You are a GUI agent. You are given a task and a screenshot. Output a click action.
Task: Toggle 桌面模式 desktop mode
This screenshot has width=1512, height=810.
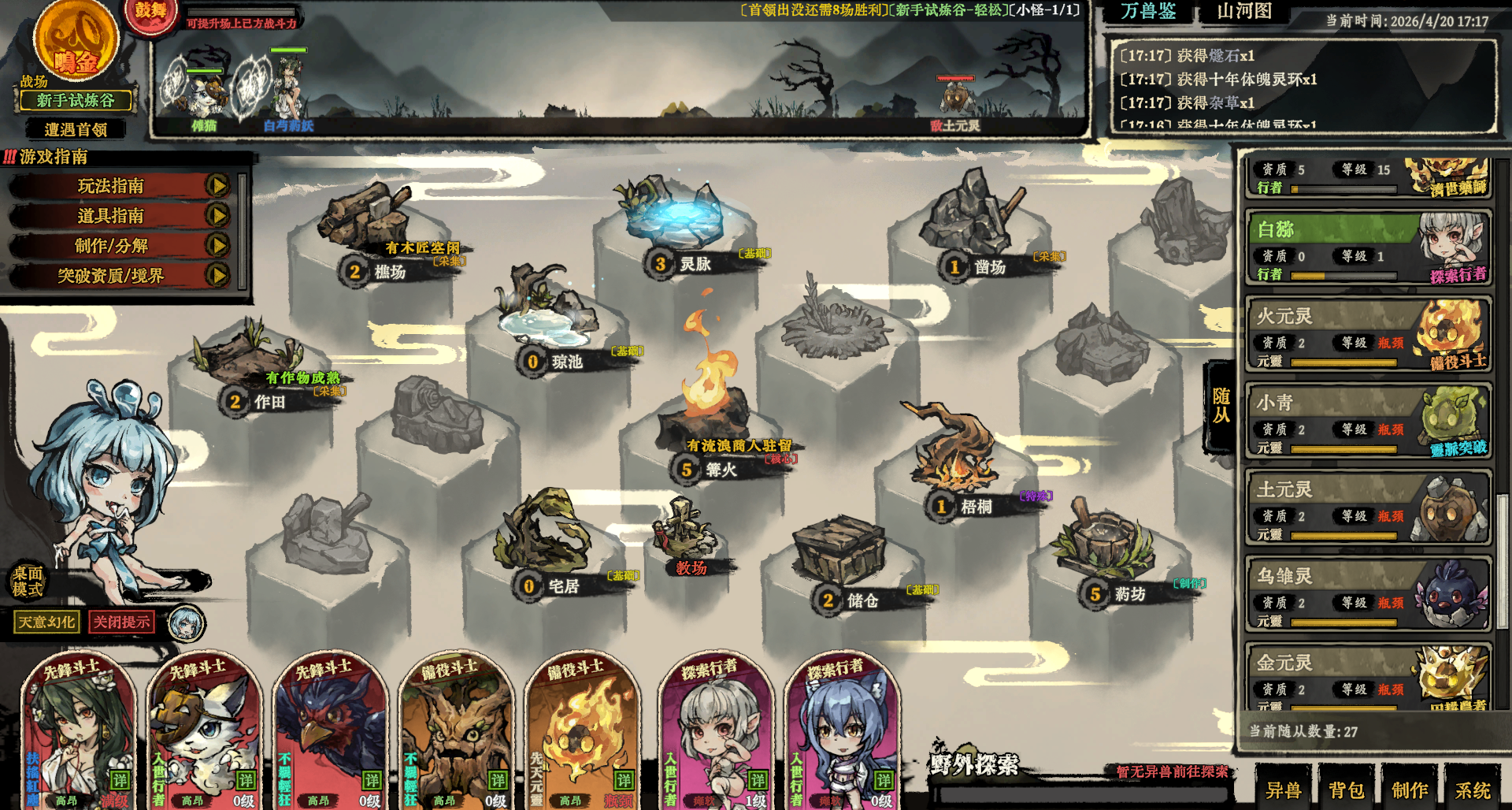point(28,581)
